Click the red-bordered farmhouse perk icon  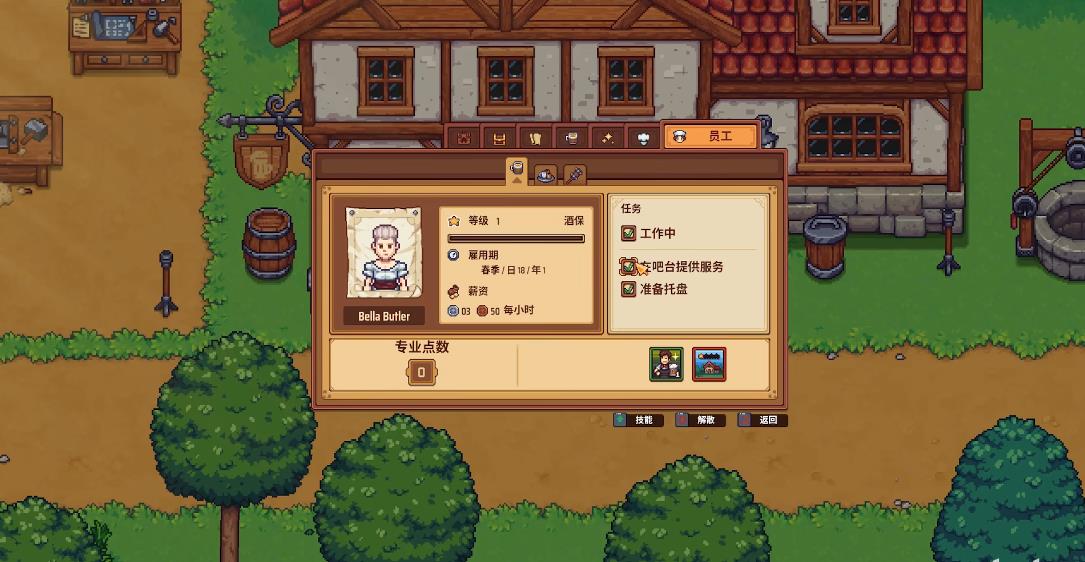(709, 365)
